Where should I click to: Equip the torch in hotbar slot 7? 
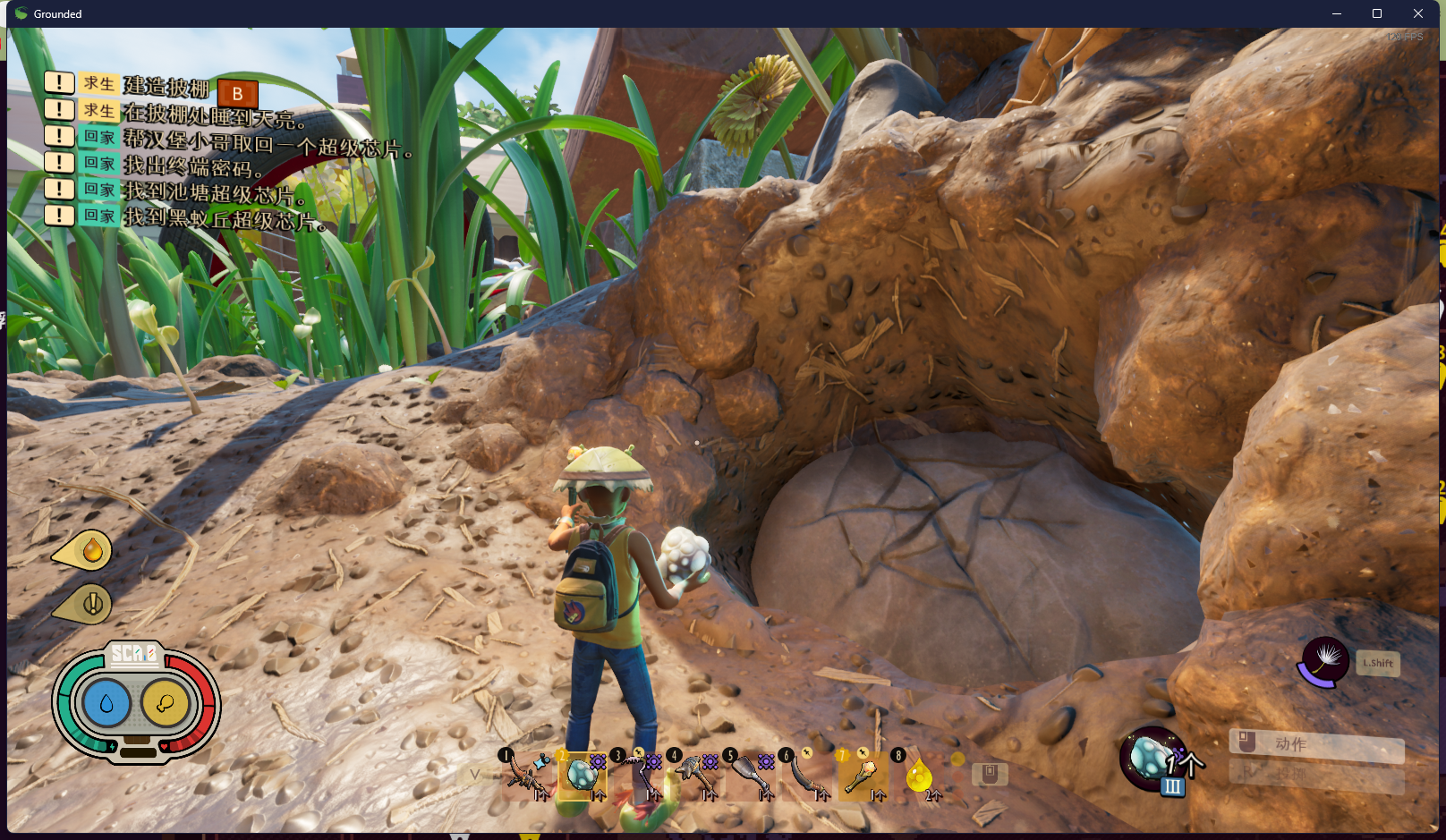pyautogui.click(x=863, y=774)
